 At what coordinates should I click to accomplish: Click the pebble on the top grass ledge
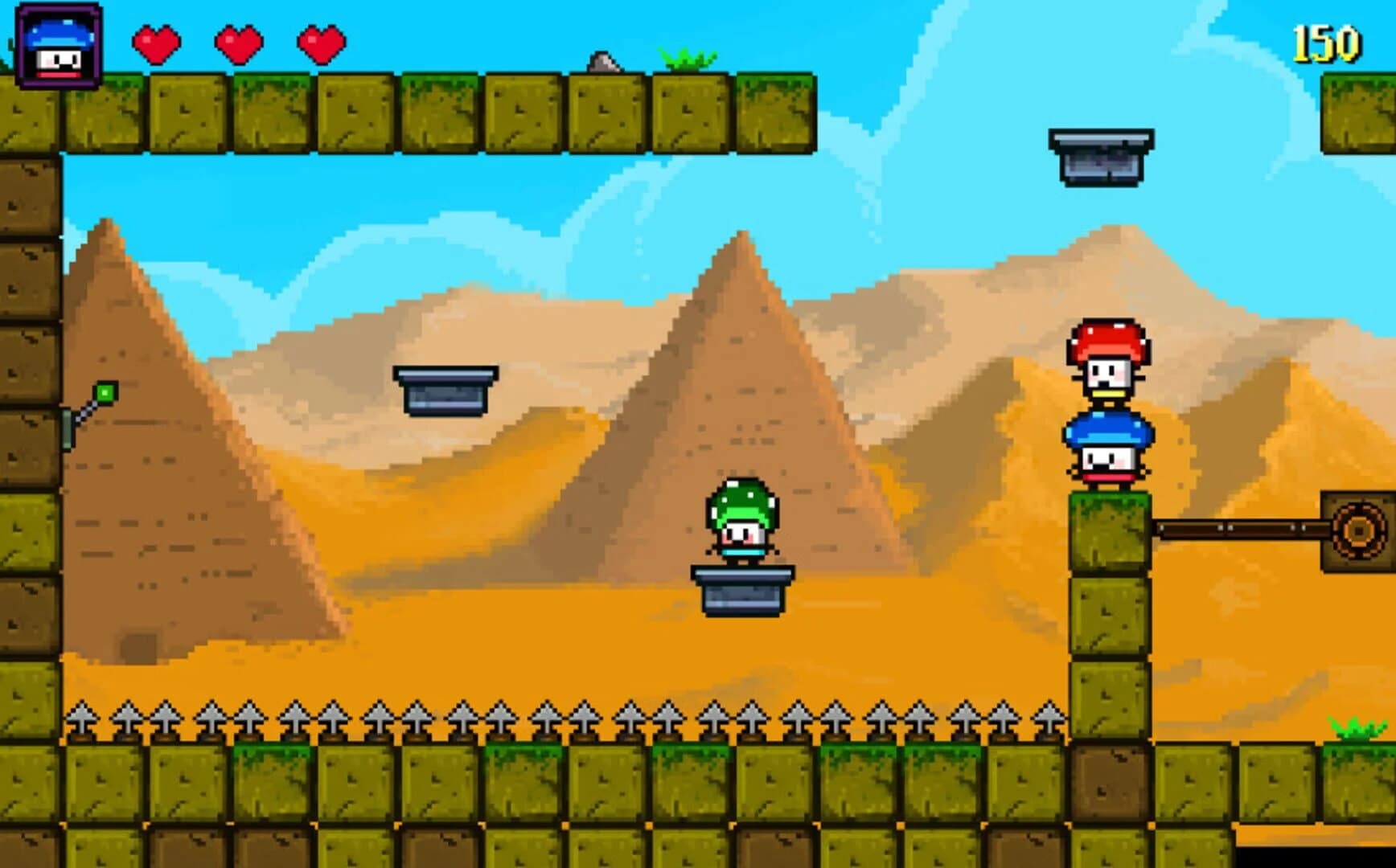pos(606,63)
